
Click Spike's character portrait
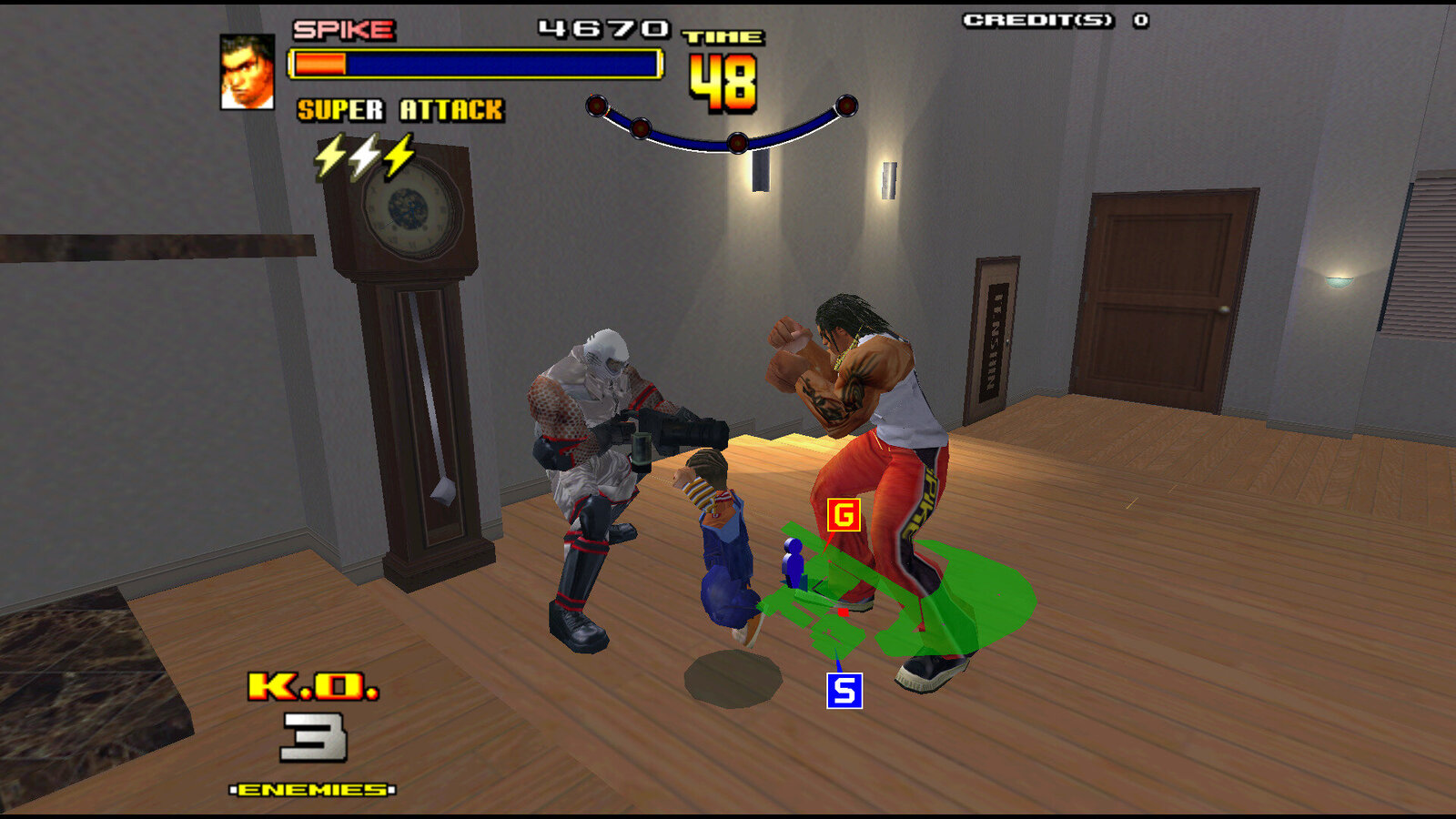(x=247, y=72)
